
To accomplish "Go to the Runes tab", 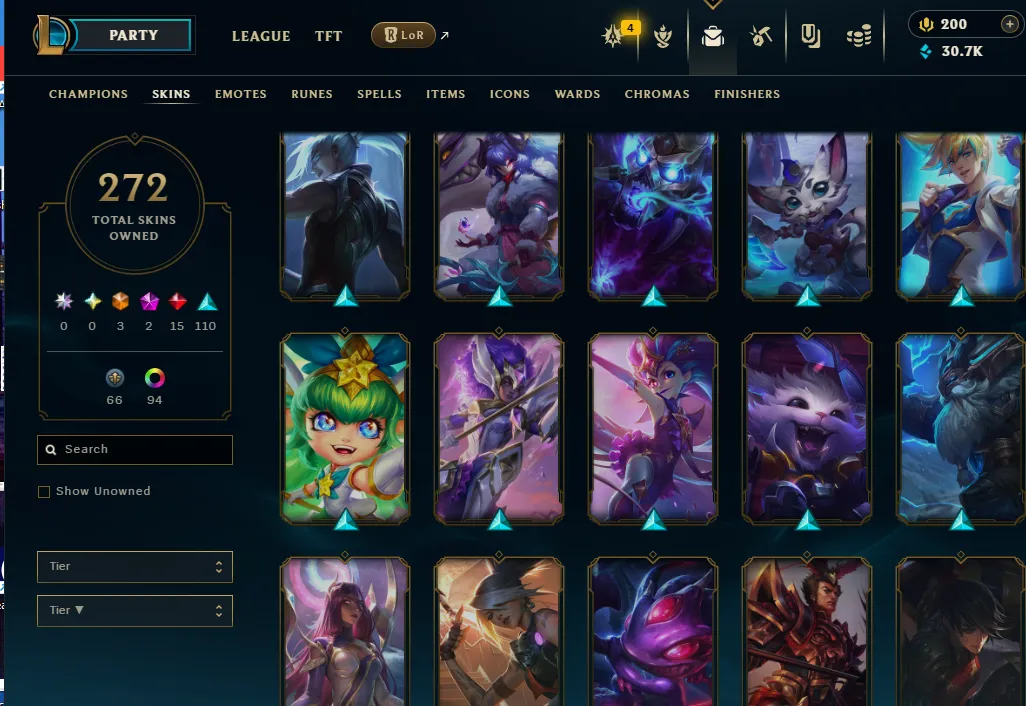I will (312, 94).
